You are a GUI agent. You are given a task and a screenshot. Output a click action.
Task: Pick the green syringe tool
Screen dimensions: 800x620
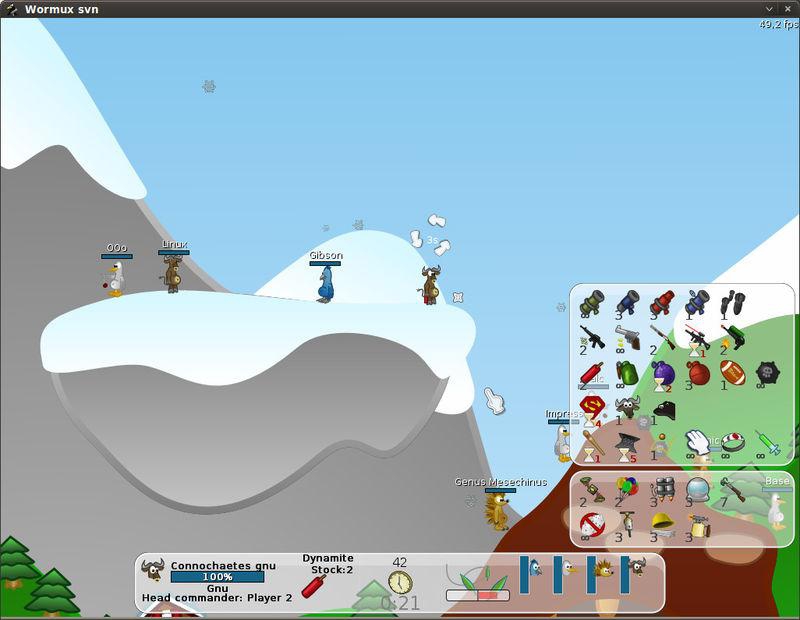pyautogui.click(x=768, y=442)
